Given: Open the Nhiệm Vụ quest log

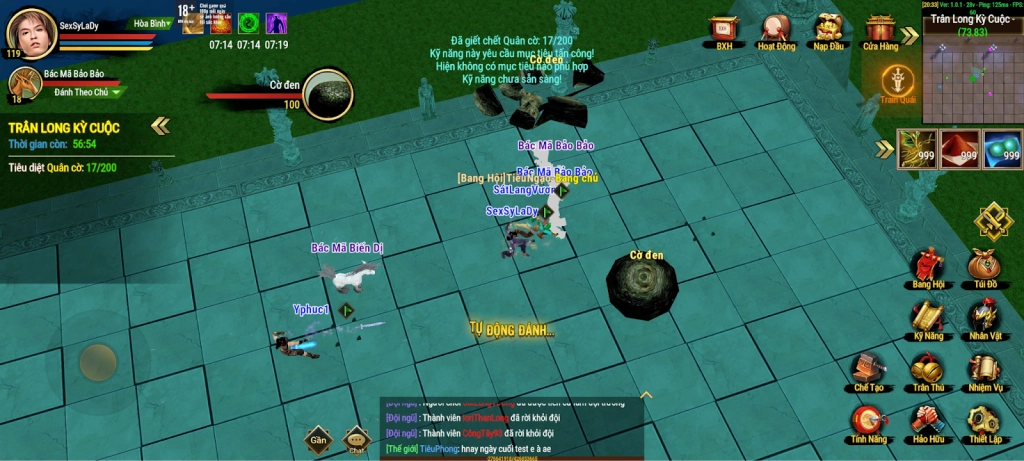Looking at the screenshot, I should coord(984,371).
